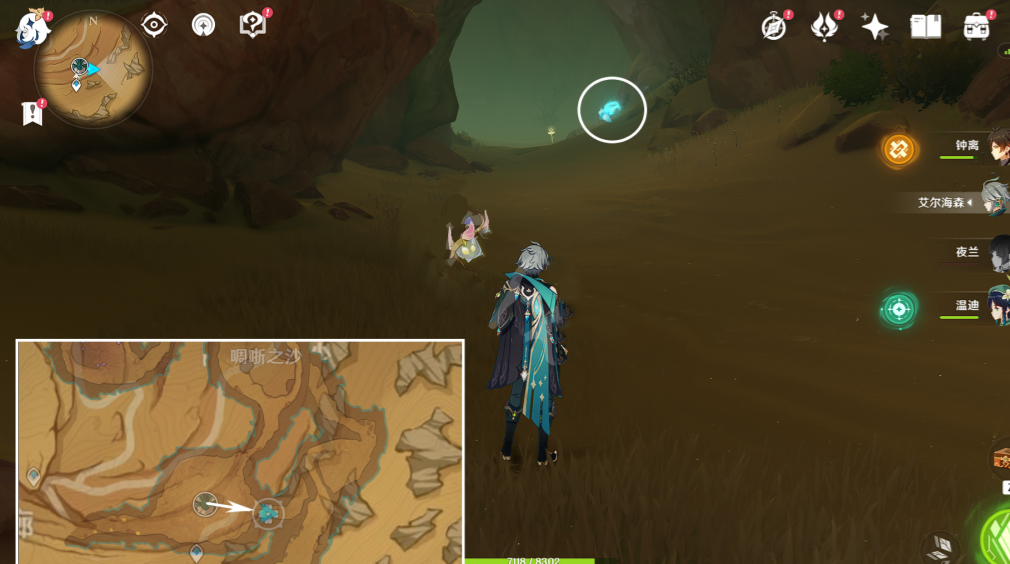The height and width of the screenshot is (564, 1010).
Task: Use the mirror elemental skill
Action: (x=941, y=546)
